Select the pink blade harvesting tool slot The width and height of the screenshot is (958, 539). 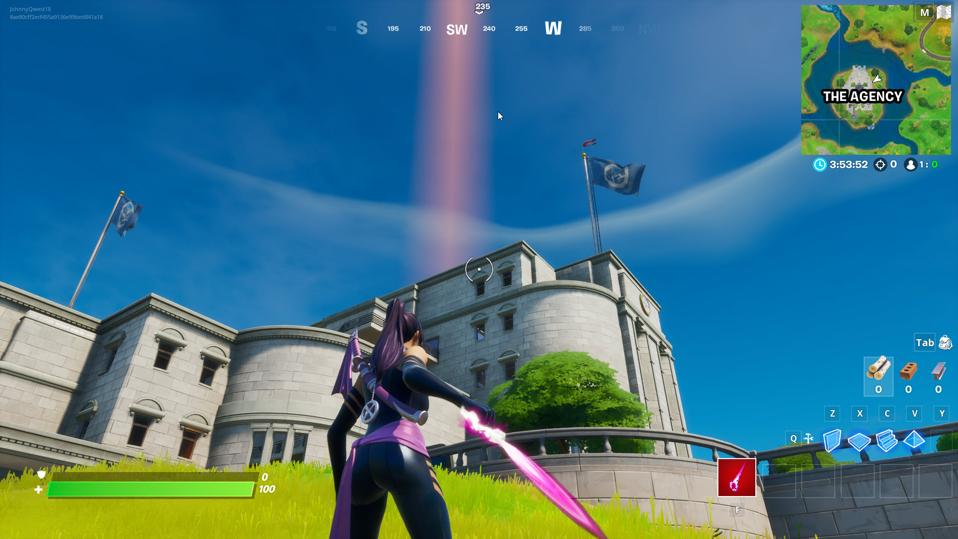tap(736, 478)
